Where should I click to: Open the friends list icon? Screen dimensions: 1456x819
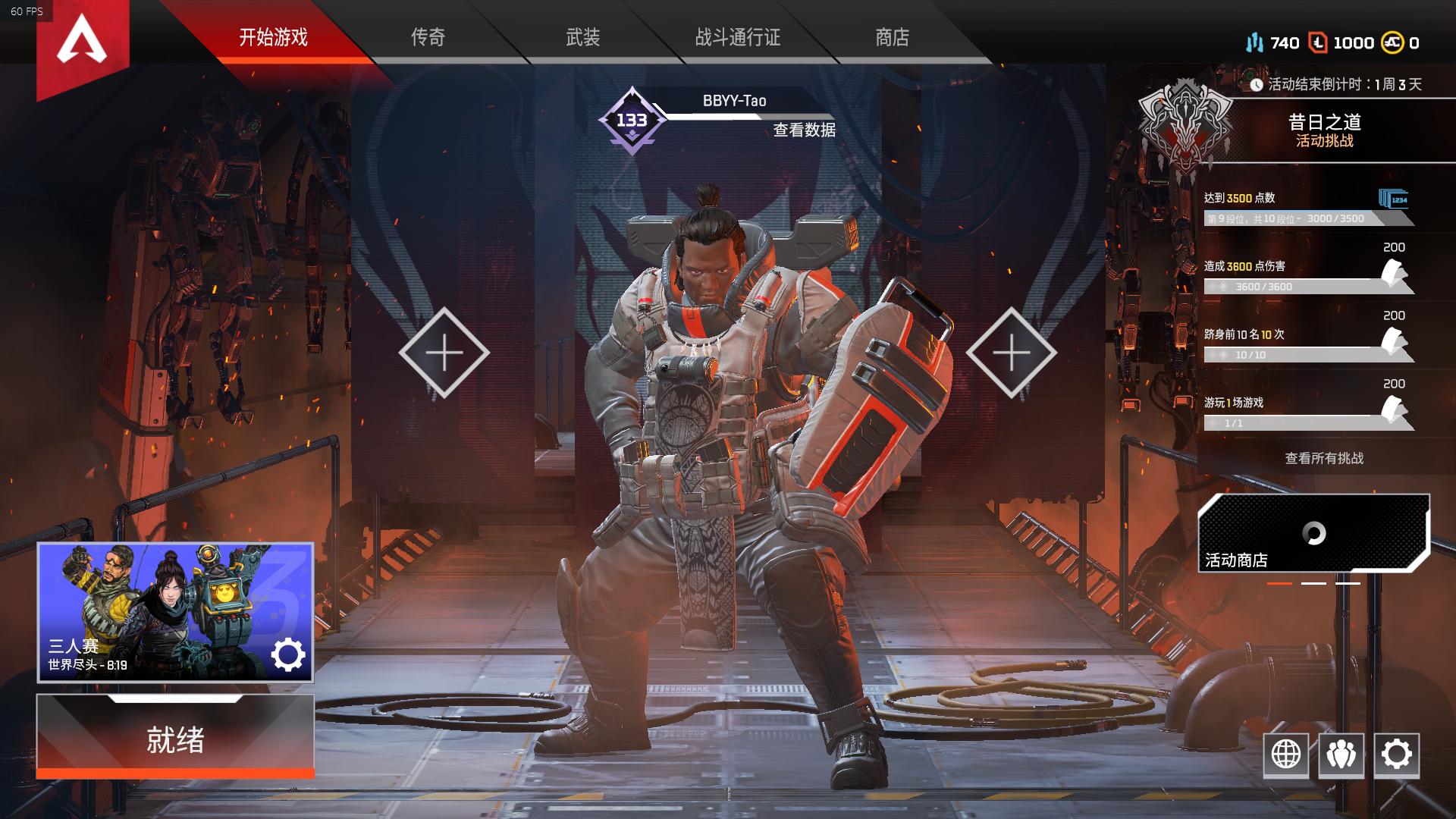point(1341,755)
